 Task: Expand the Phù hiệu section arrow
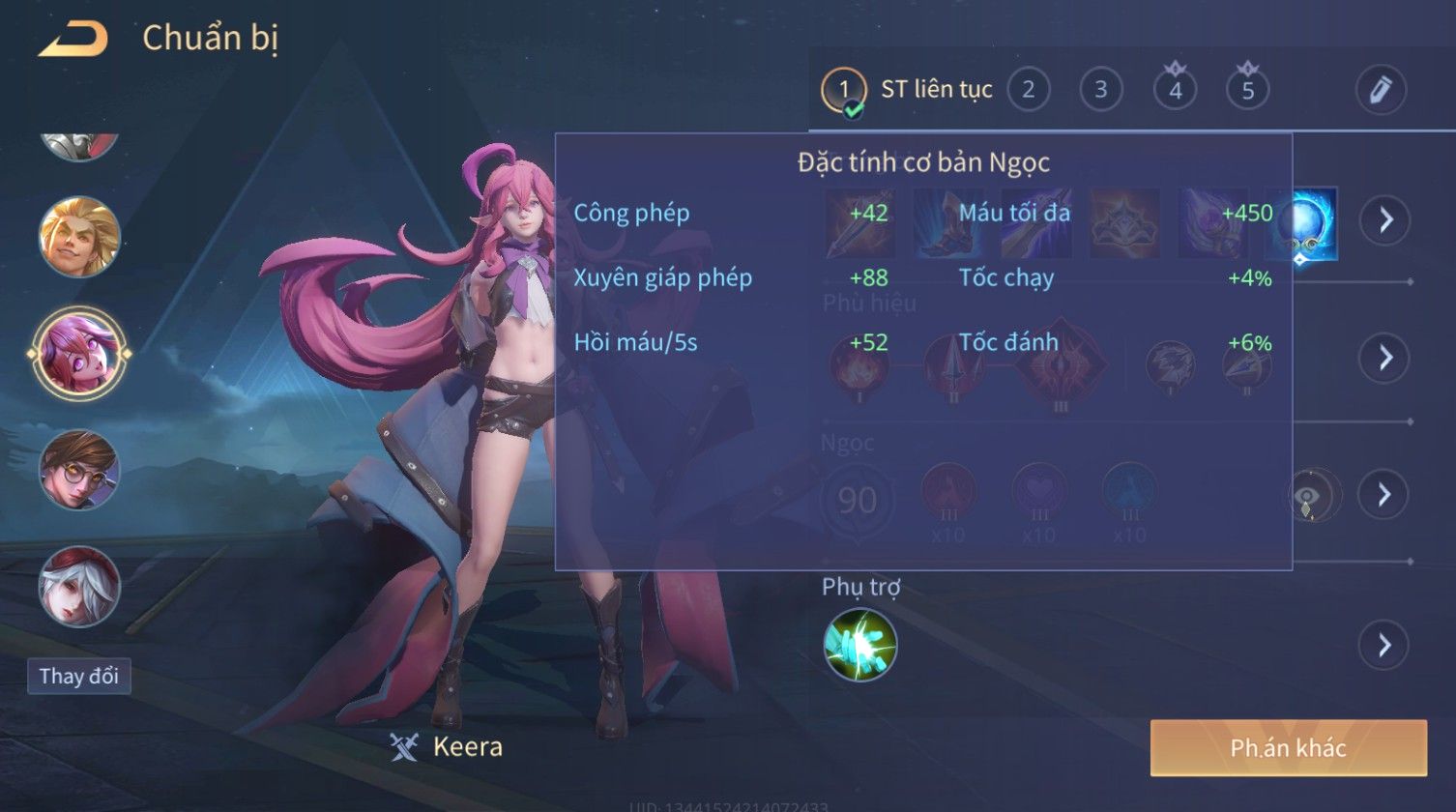click(1383, 358)
